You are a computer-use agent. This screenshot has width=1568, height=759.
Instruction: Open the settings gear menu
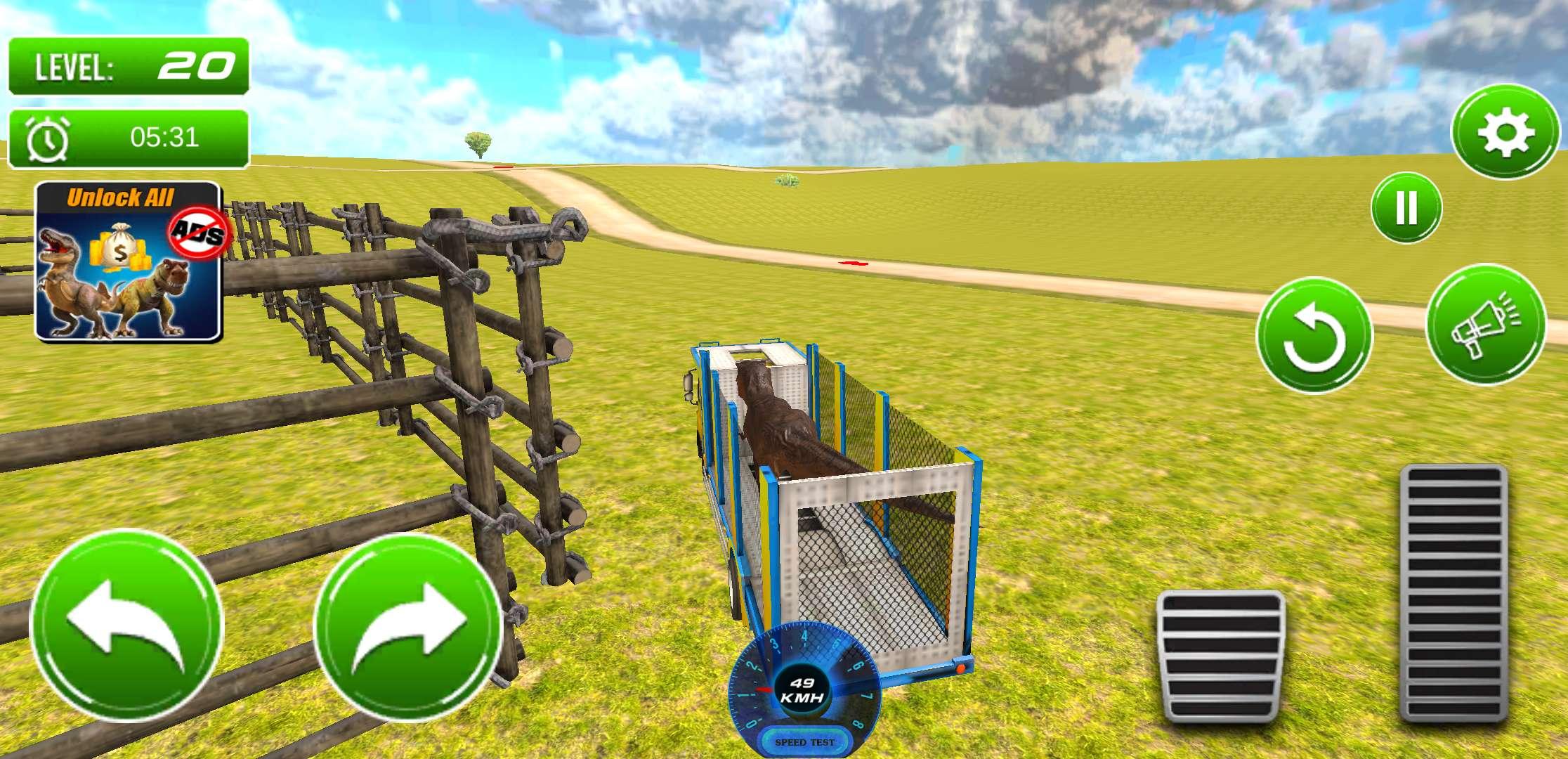(1504, 131)
